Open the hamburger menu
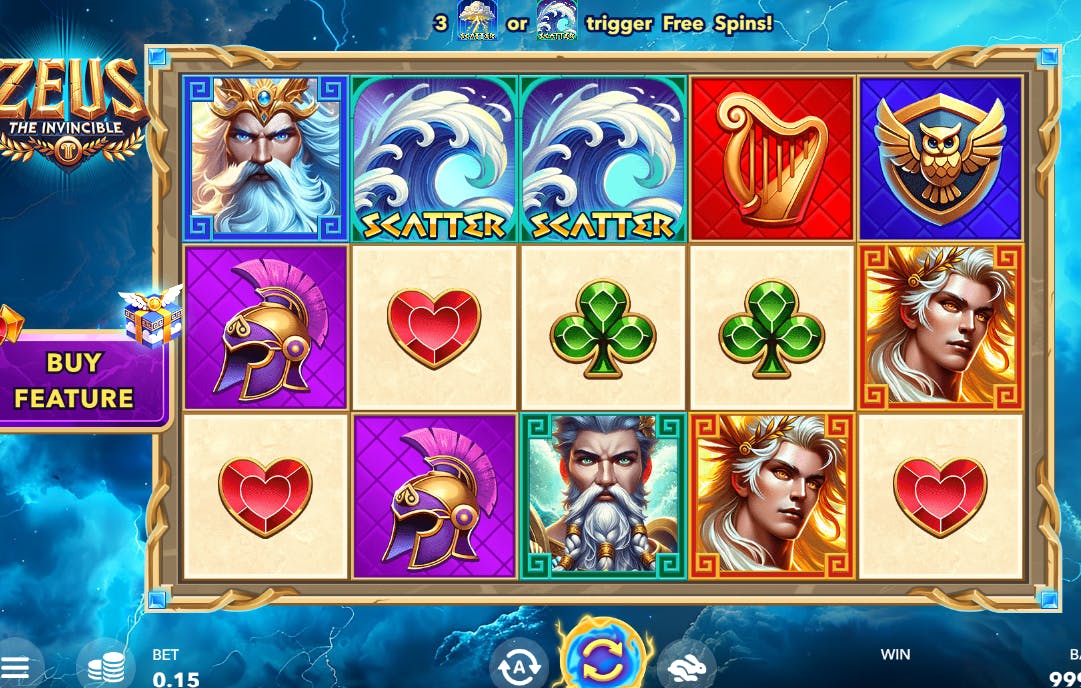The image size is (1081, 688). point(20,668)
